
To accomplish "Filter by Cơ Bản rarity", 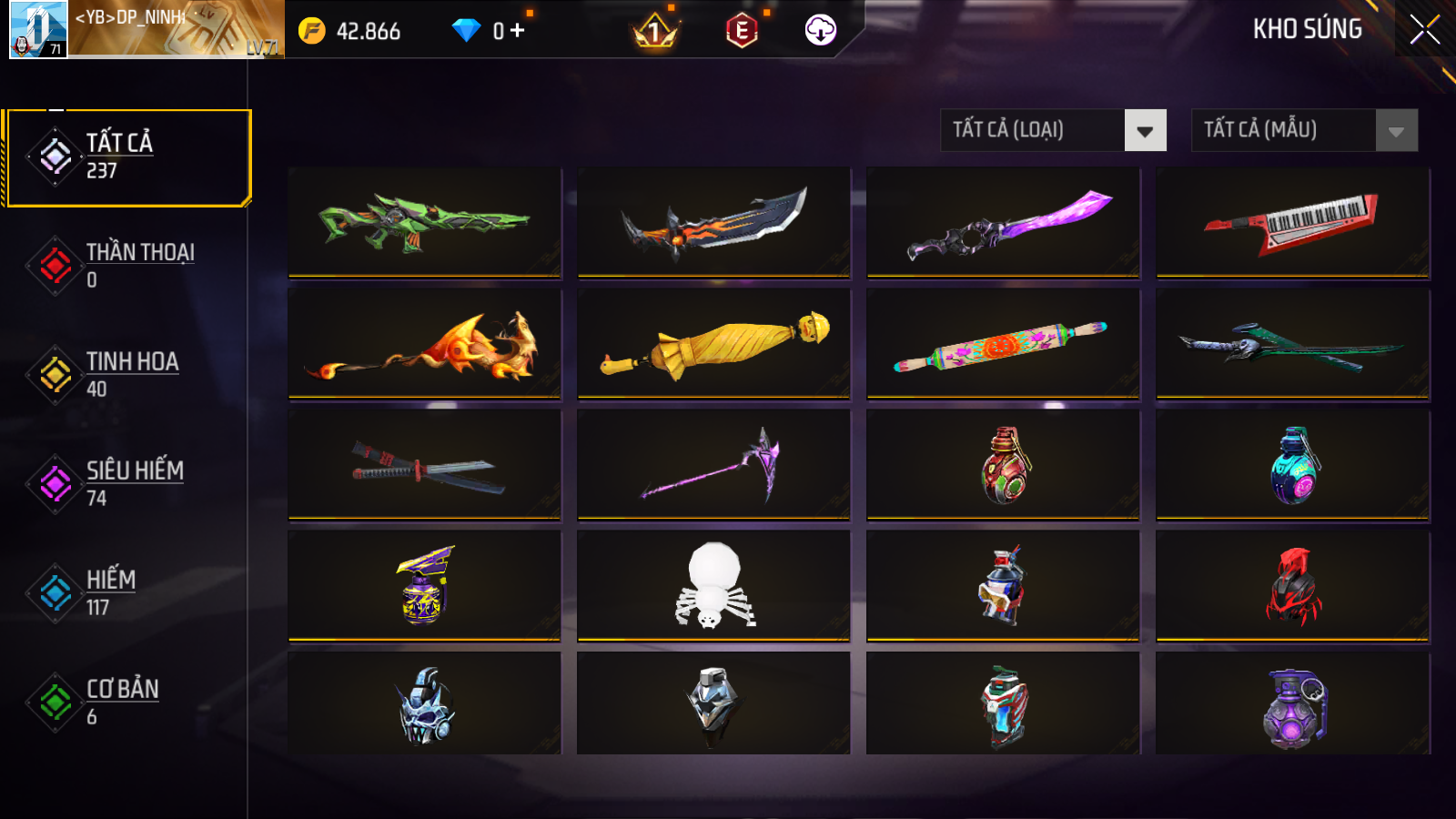I will [x=127, y=703].
